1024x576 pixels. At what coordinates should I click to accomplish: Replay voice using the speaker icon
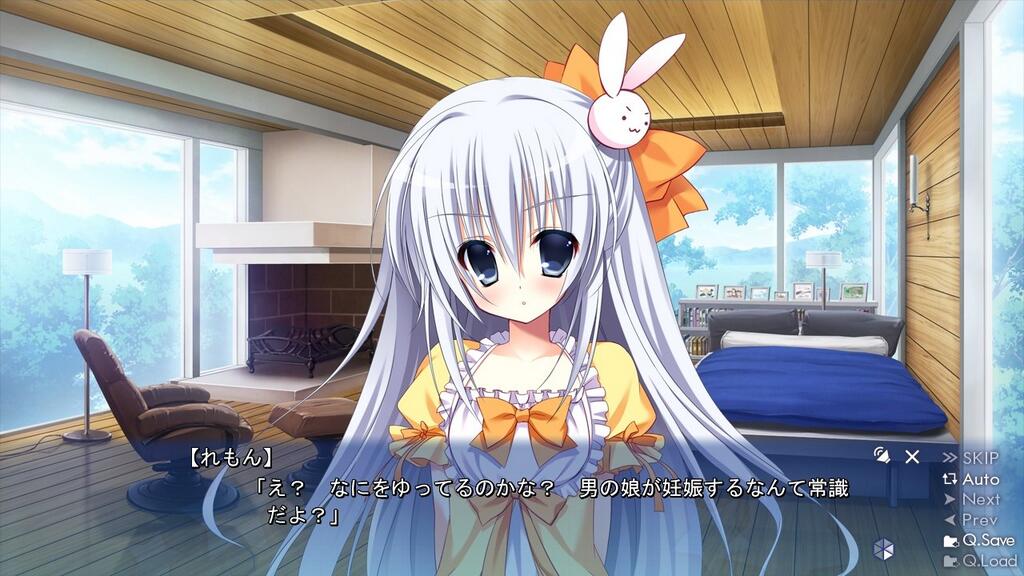(x=881, y=456)
